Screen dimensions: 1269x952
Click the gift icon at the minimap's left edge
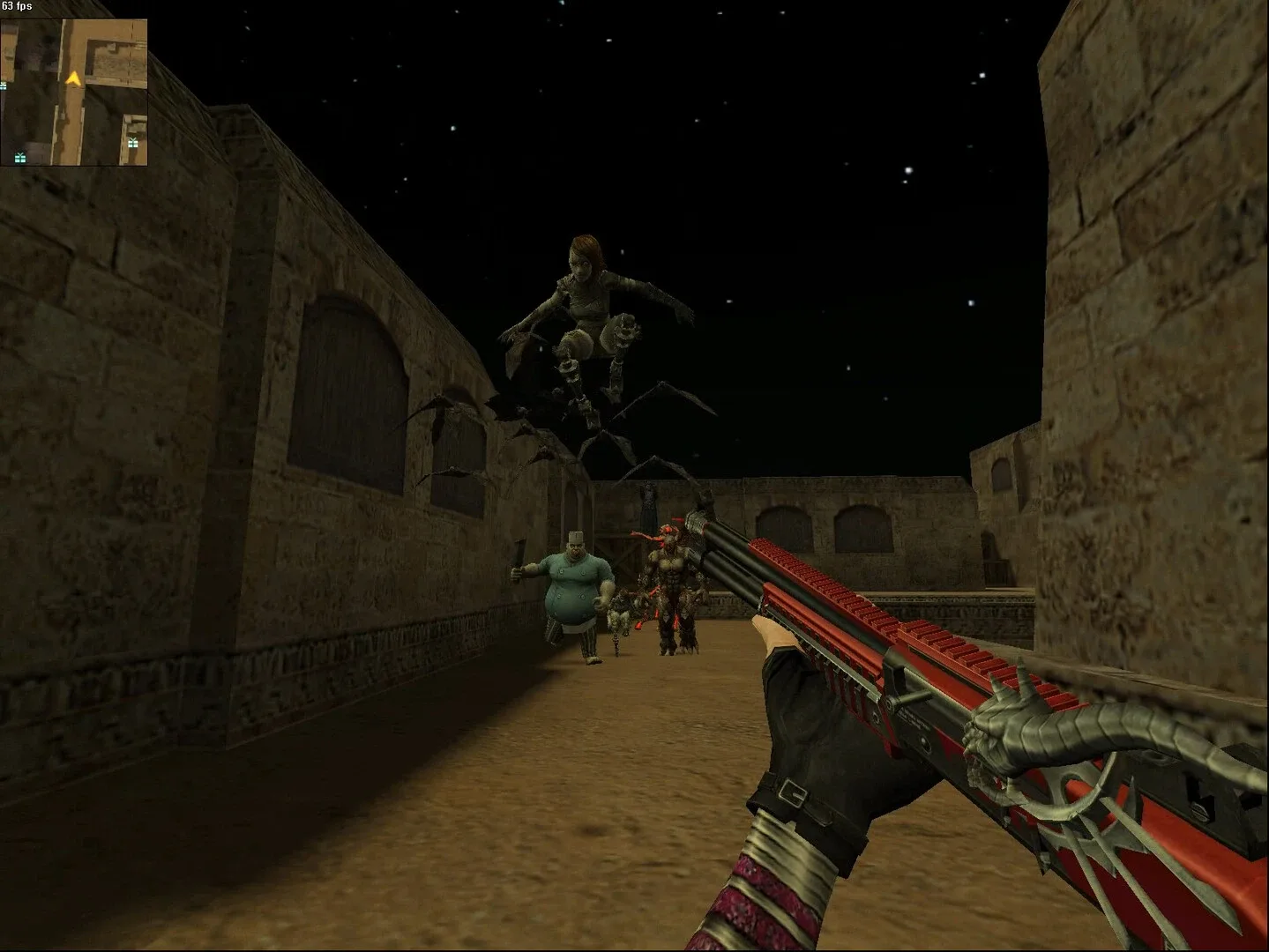[4, 86]
